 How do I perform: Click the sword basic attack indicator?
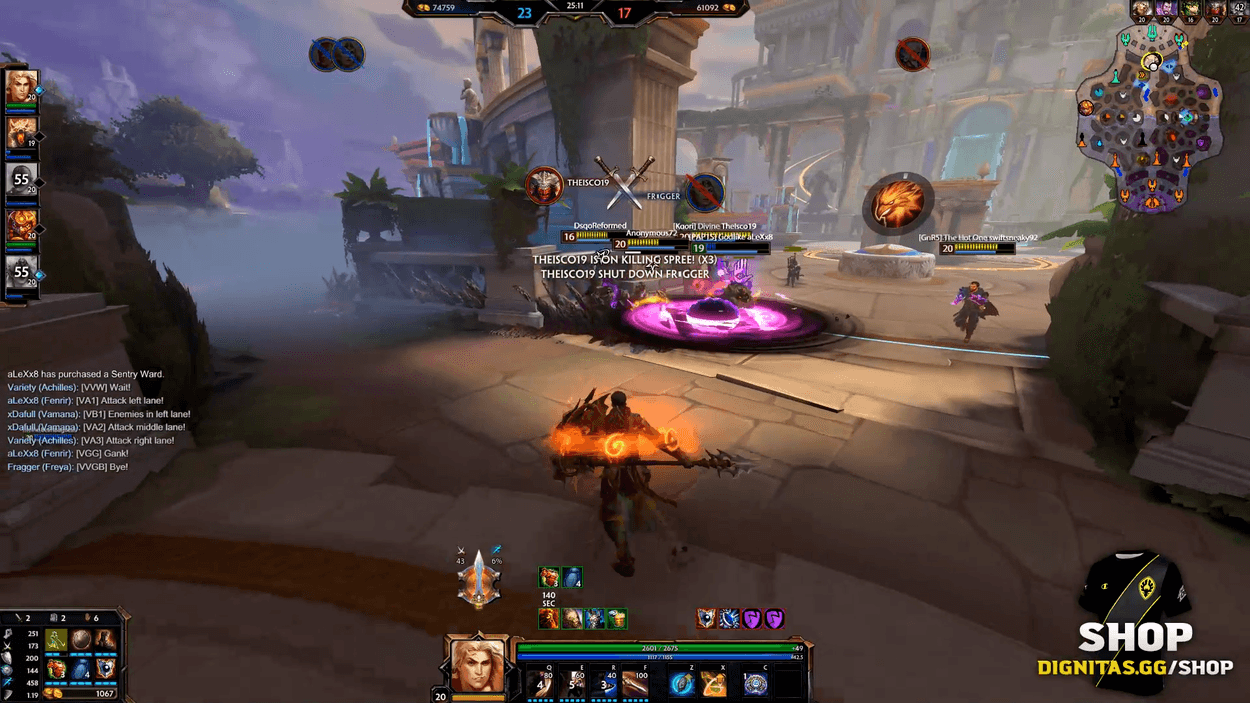[479, 579]
